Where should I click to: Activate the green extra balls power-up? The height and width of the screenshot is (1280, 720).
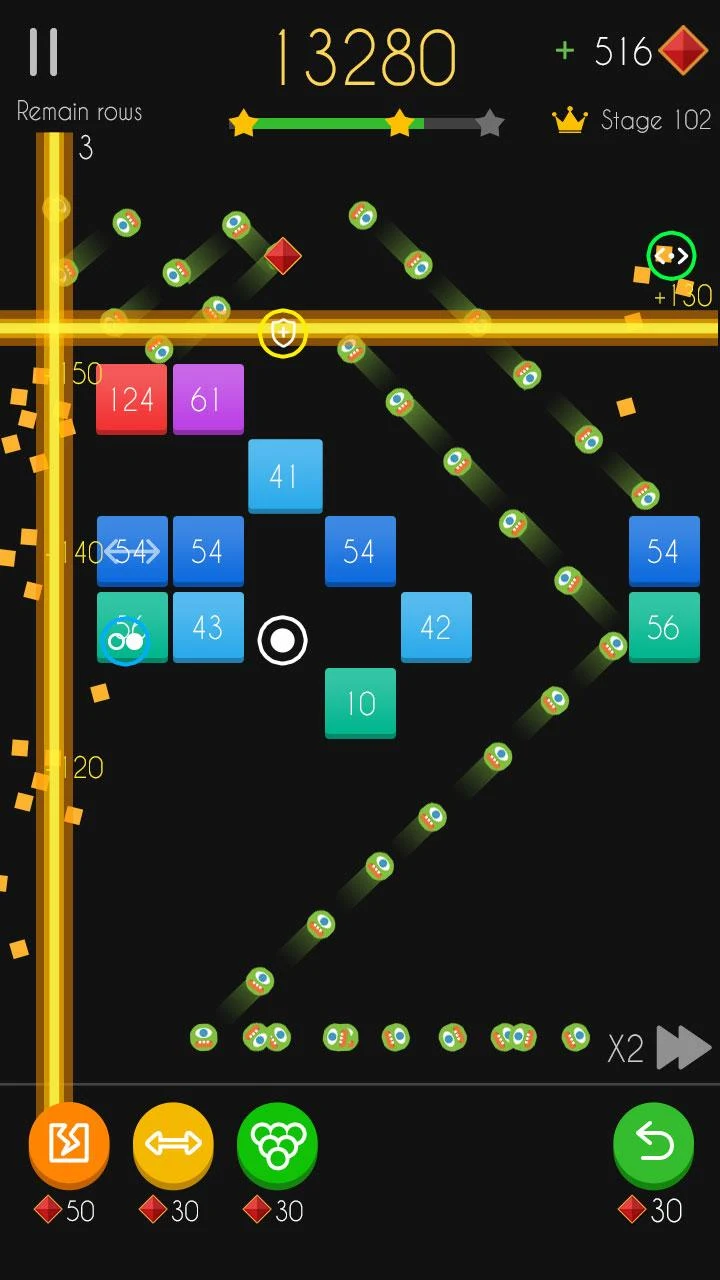click(x=277, y=1145)
